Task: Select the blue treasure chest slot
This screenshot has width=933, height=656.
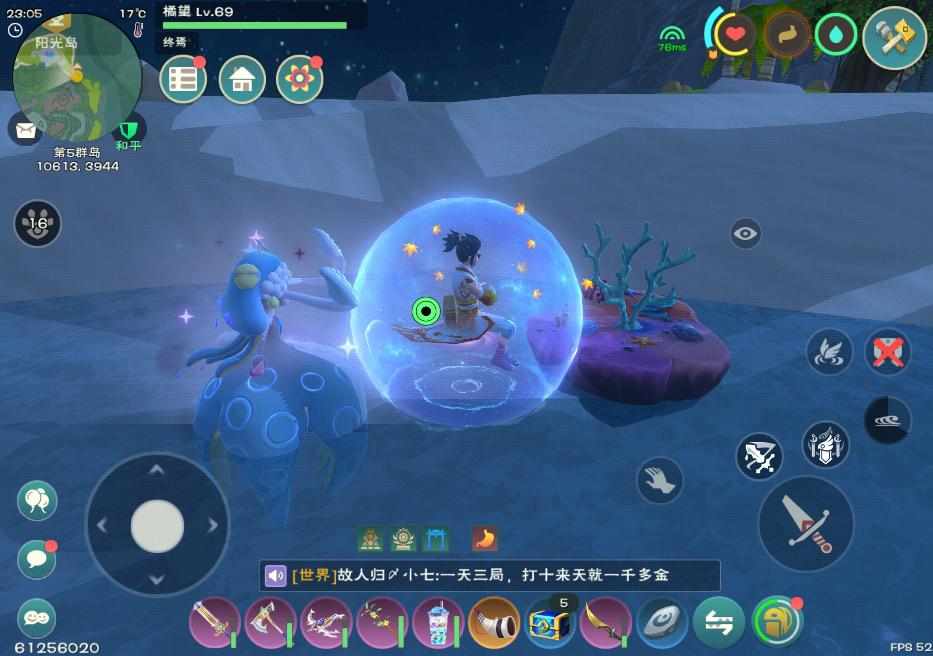Action: tap(550, 622)
